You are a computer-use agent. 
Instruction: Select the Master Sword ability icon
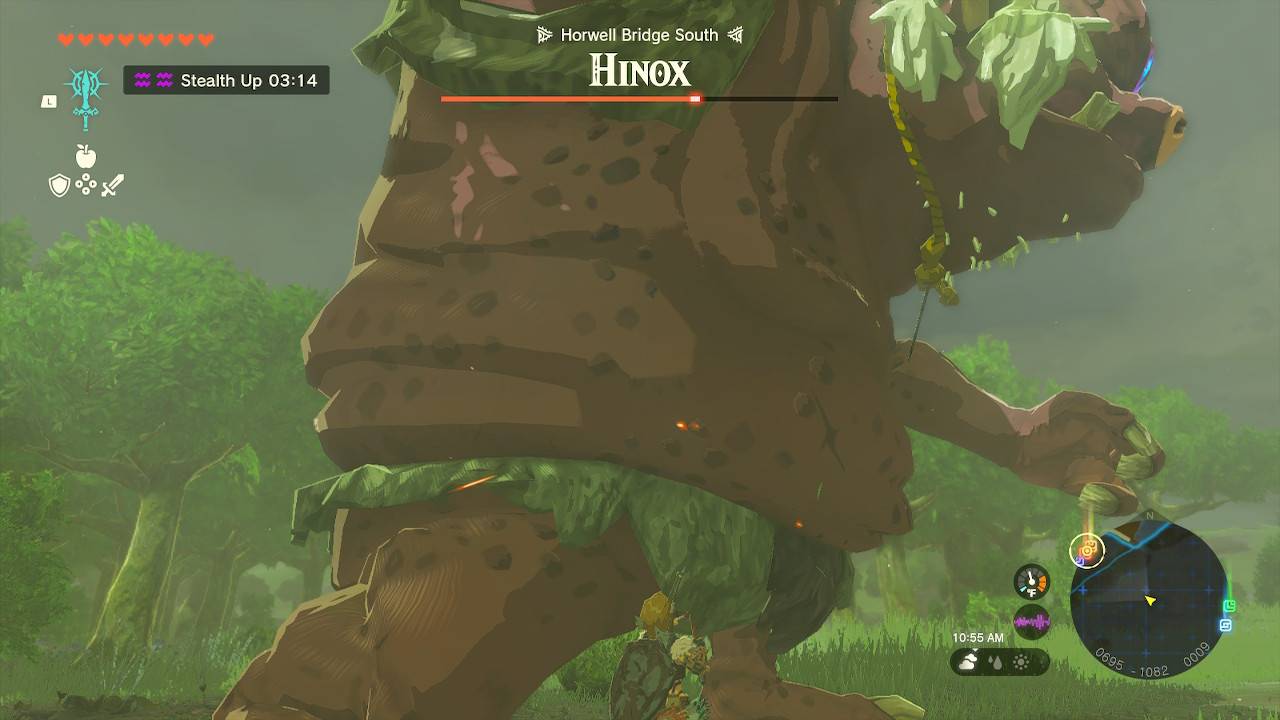click(86, 95)
